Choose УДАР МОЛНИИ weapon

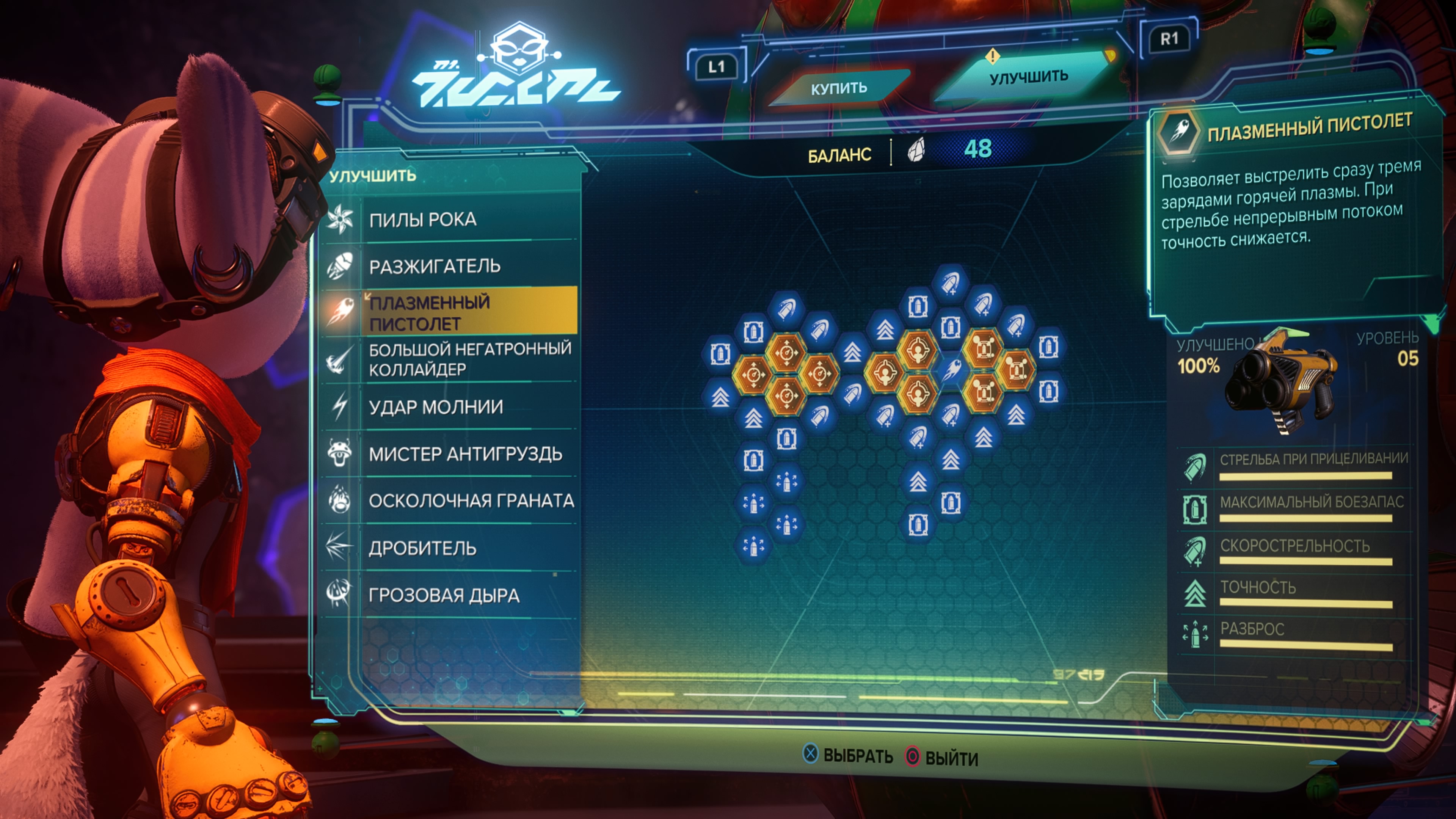tap(435, 407)
